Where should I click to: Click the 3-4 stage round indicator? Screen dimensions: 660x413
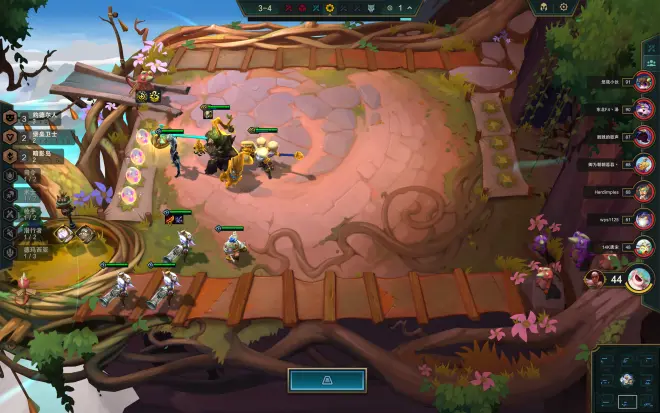coord(265,8)
